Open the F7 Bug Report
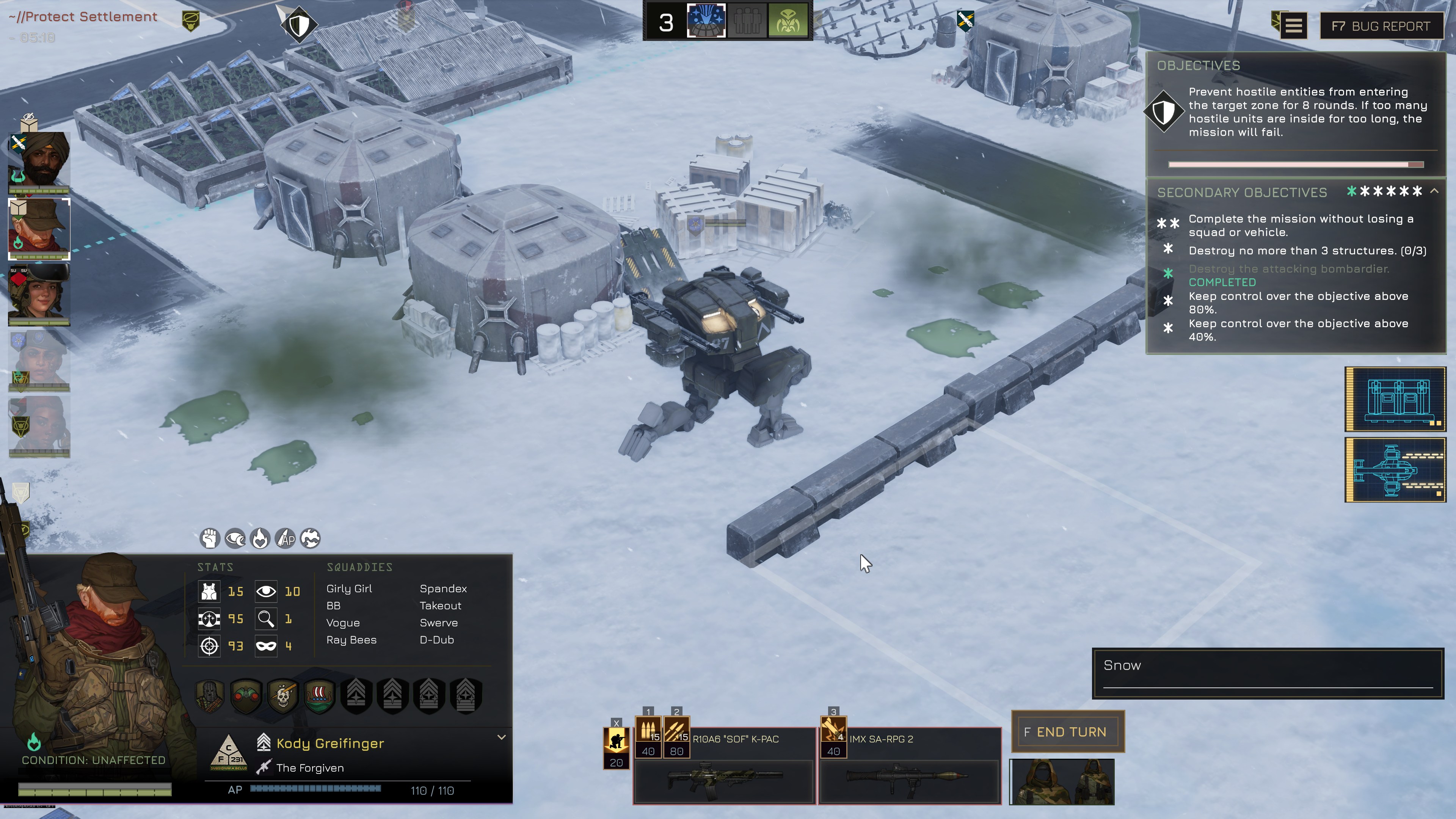Screen dimensions: 1456x819 (1380, 26)
